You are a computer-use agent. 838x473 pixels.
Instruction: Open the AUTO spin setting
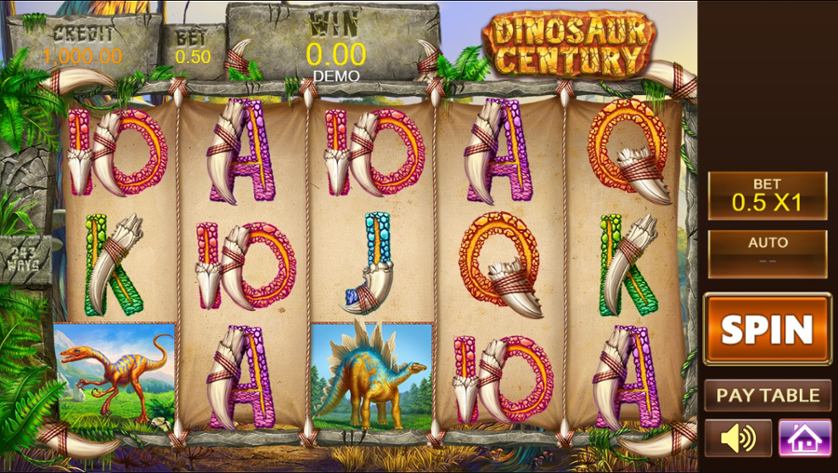click(x=767, y=253)
